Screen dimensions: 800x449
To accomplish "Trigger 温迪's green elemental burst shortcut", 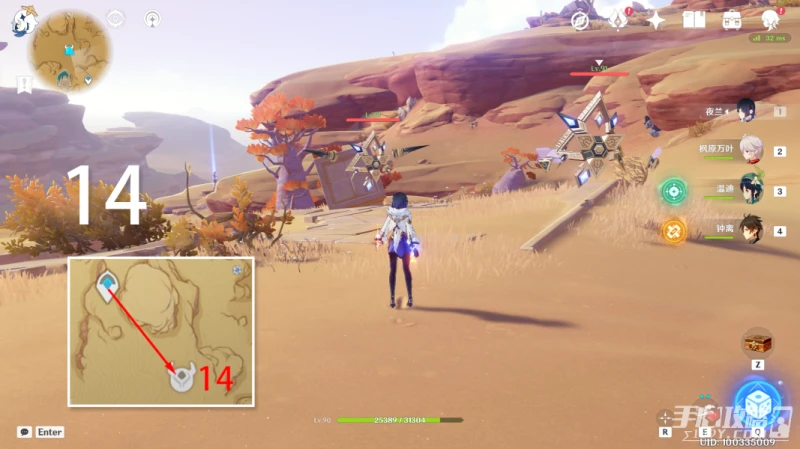I will point(674,190).
